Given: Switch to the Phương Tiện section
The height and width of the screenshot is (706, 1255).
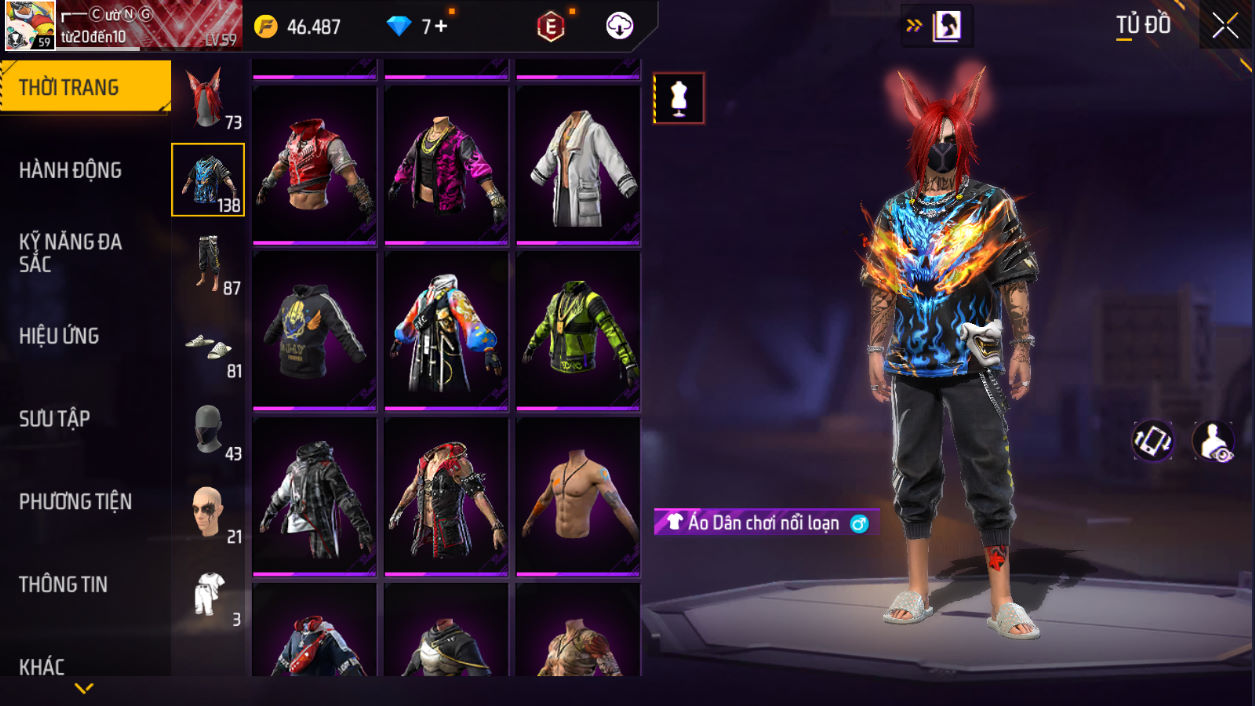Looking at the screenshot, I should 75,501.
